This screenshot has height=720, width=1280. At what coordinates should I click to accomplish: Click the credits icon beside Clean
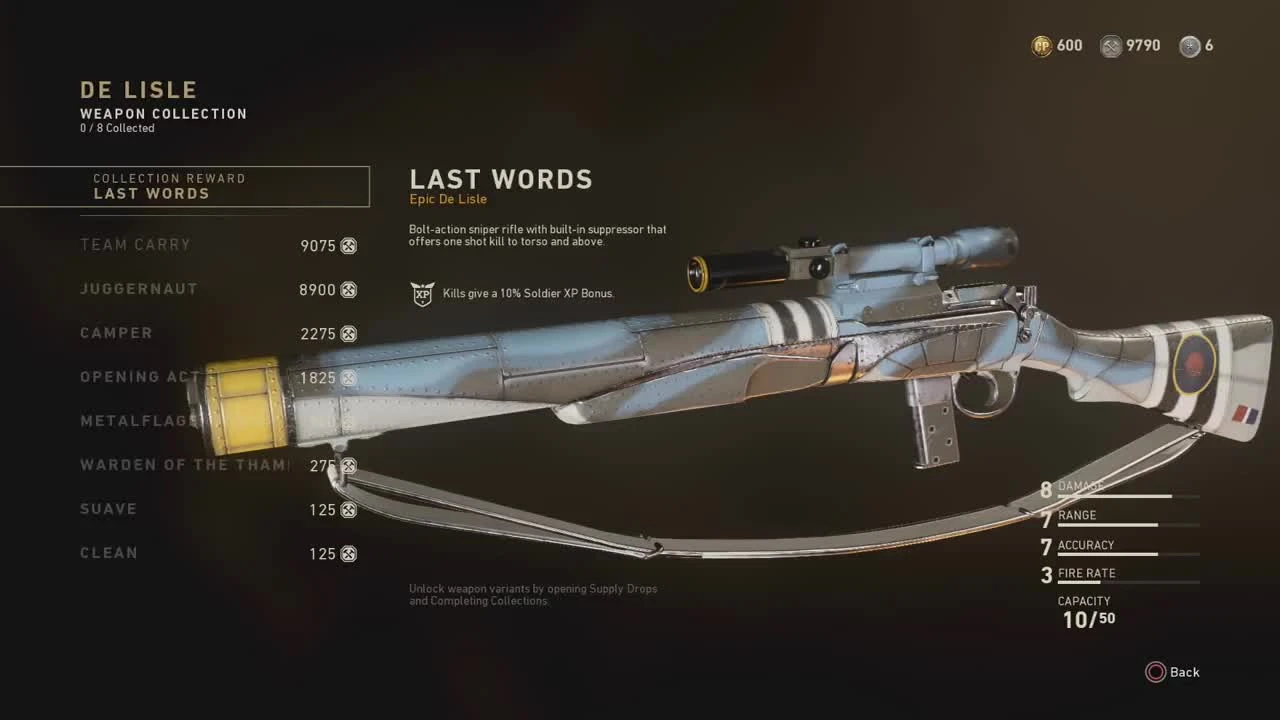(349, 553)
